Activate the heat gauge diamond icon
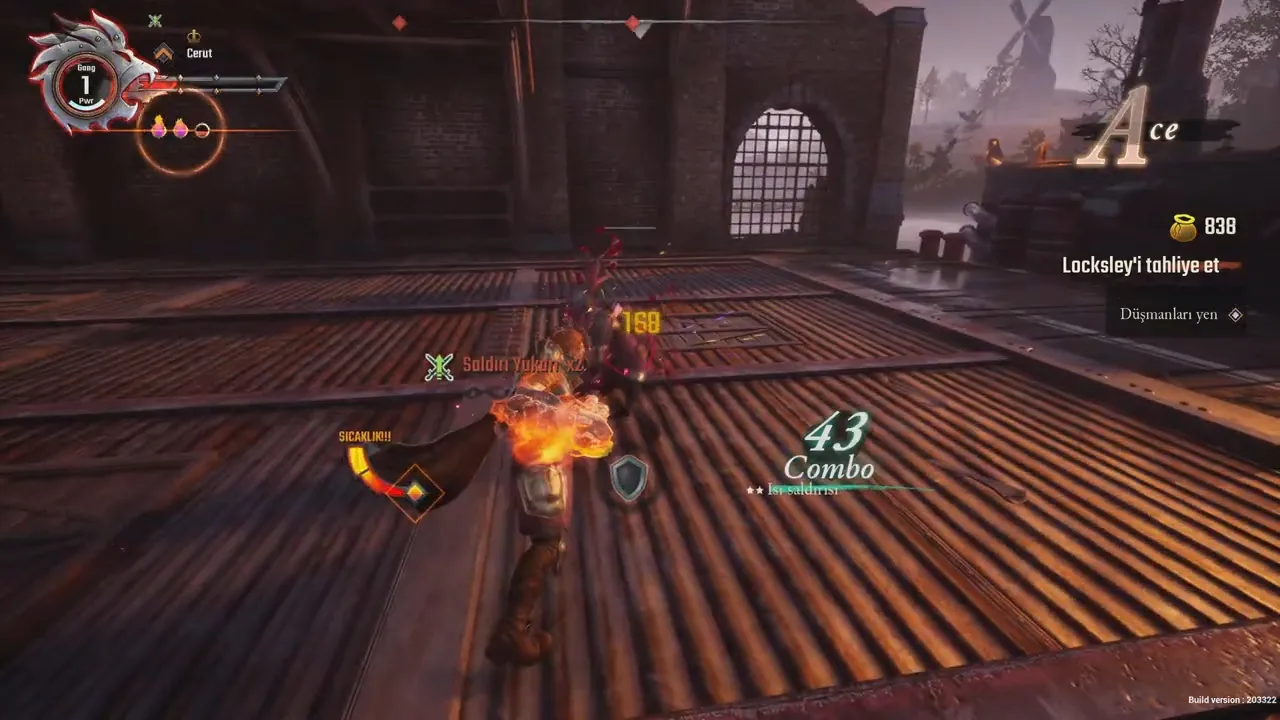This screenshot has height=720, width=1280. click(414, 491)
